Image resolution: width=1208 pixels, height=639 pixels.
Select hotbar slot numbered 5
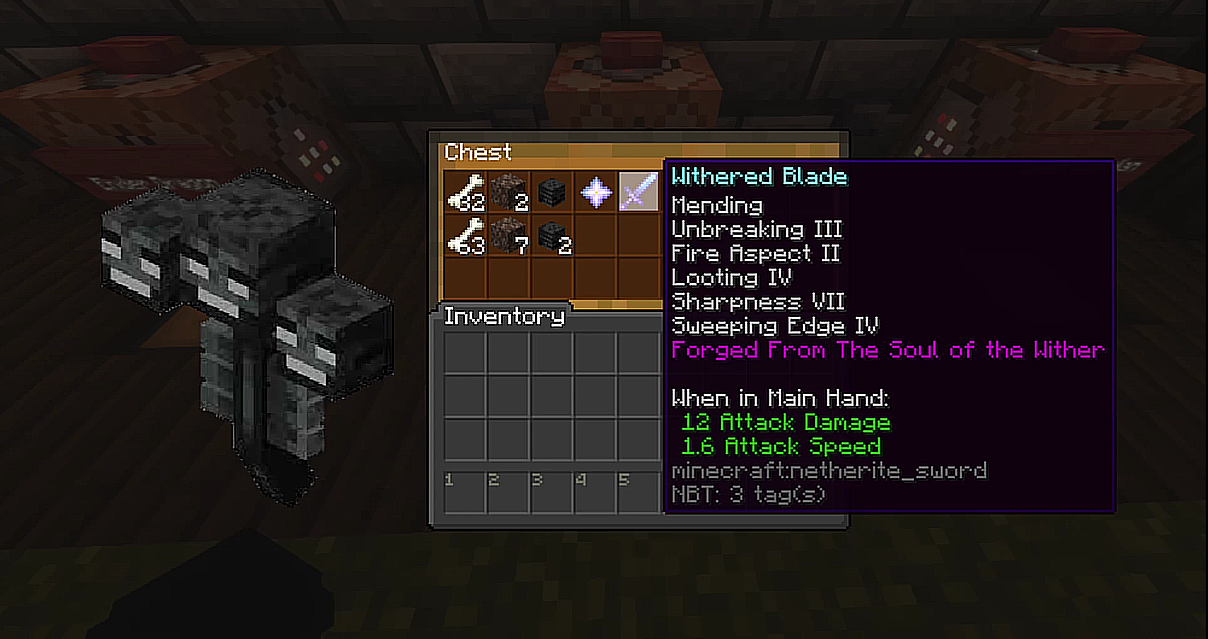(x=639, y=492)
